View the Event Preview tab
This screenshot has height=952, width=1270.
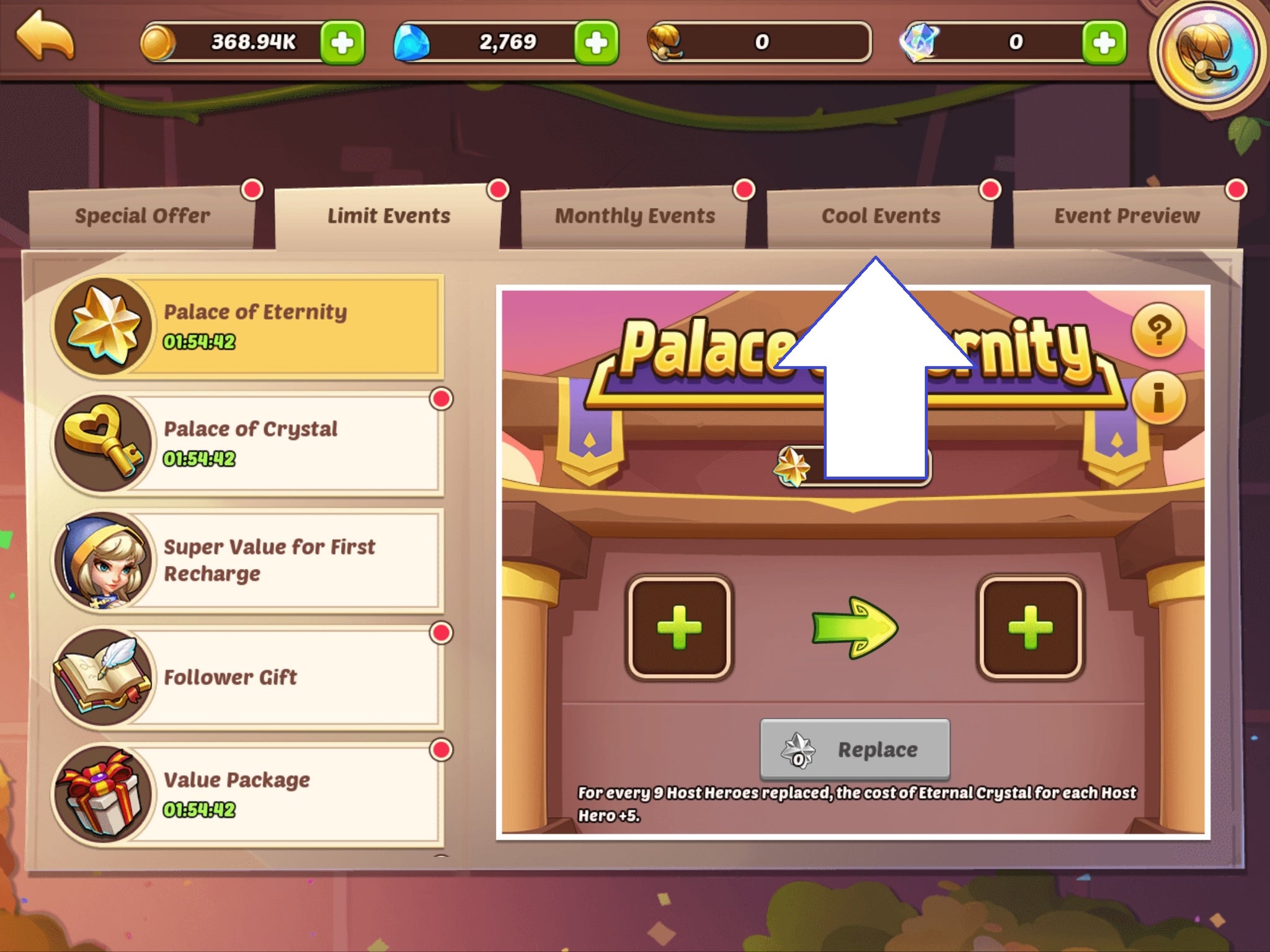[x=1129, y=215]
